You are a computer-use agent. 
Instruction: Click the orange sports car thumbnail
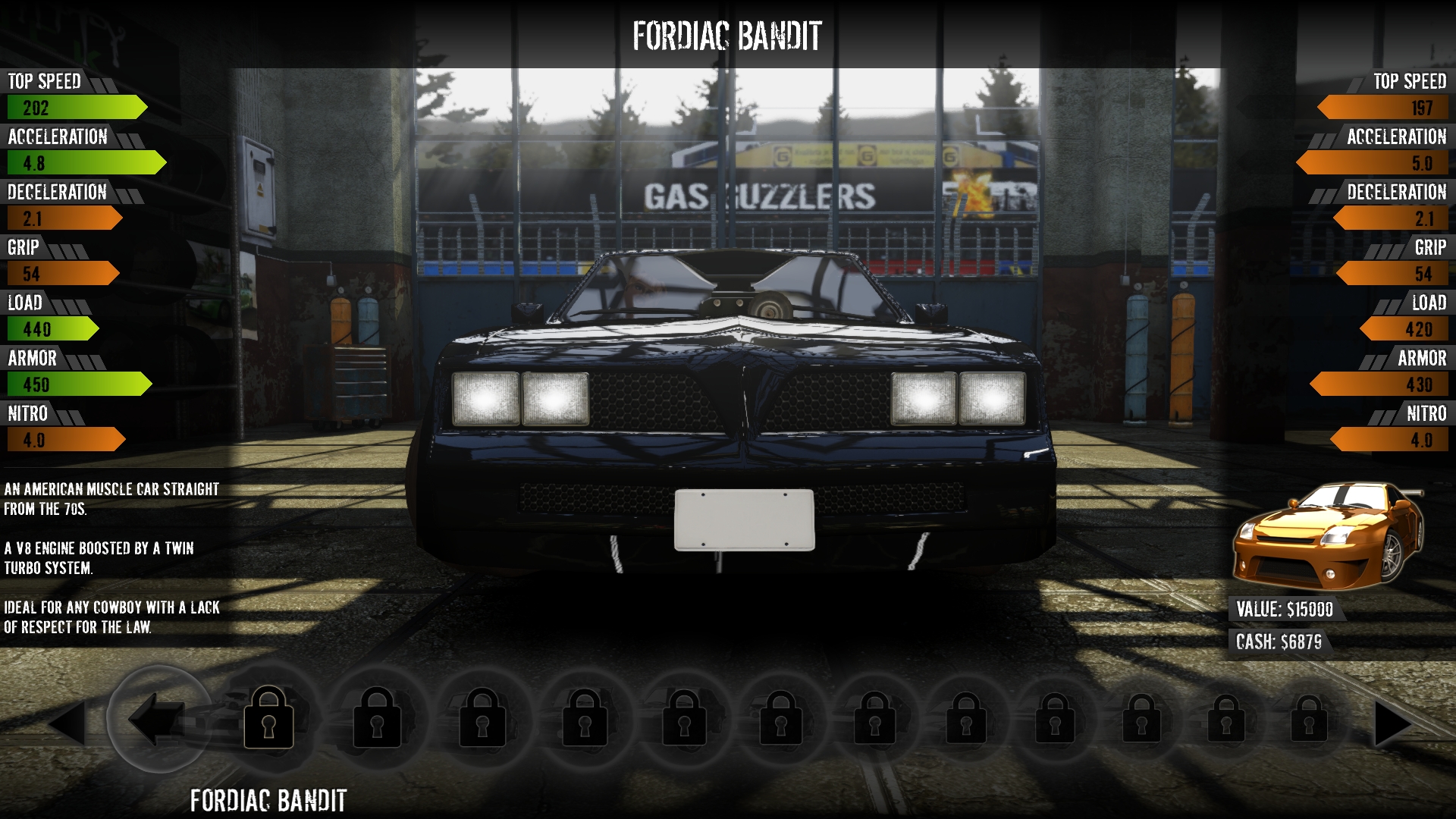coord(1327,535)
